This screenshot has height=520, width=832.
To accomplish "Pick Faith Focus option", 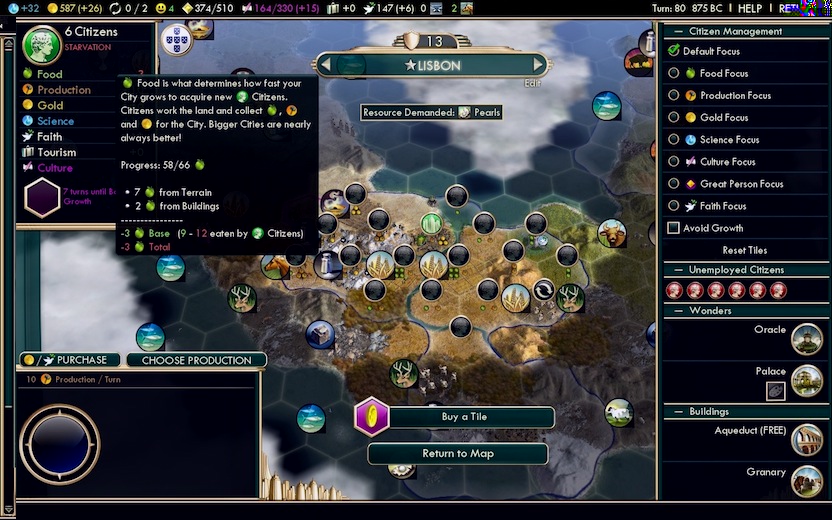I will coord(674,206).
